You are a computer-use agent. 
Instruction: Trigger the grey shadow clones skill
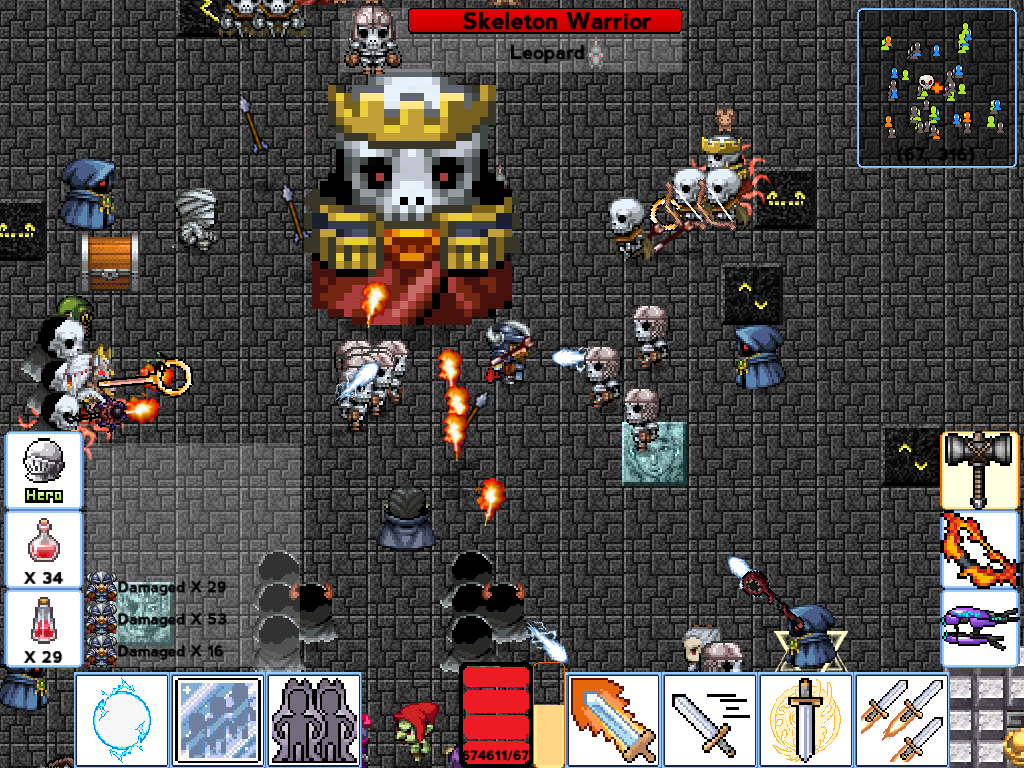(314, 720)
